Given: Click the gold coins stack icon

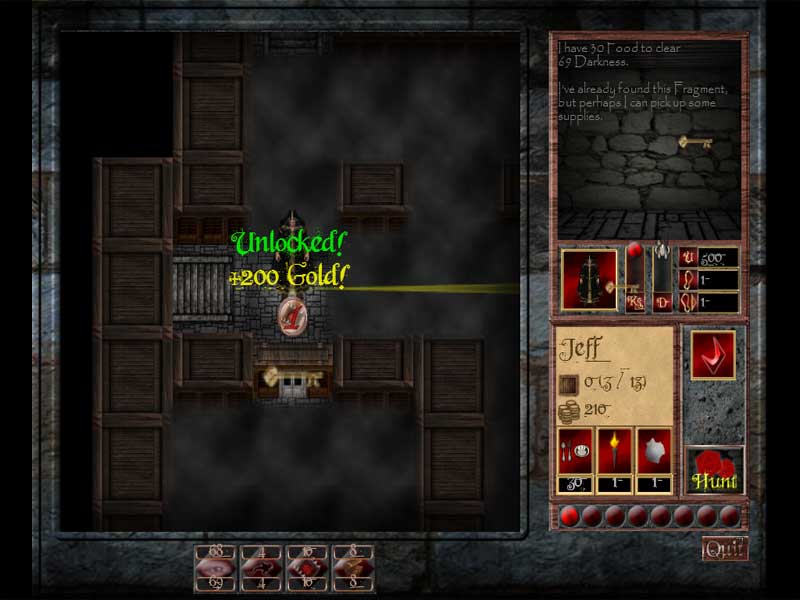Looking at the screenshot, I should tap(569, 410).
